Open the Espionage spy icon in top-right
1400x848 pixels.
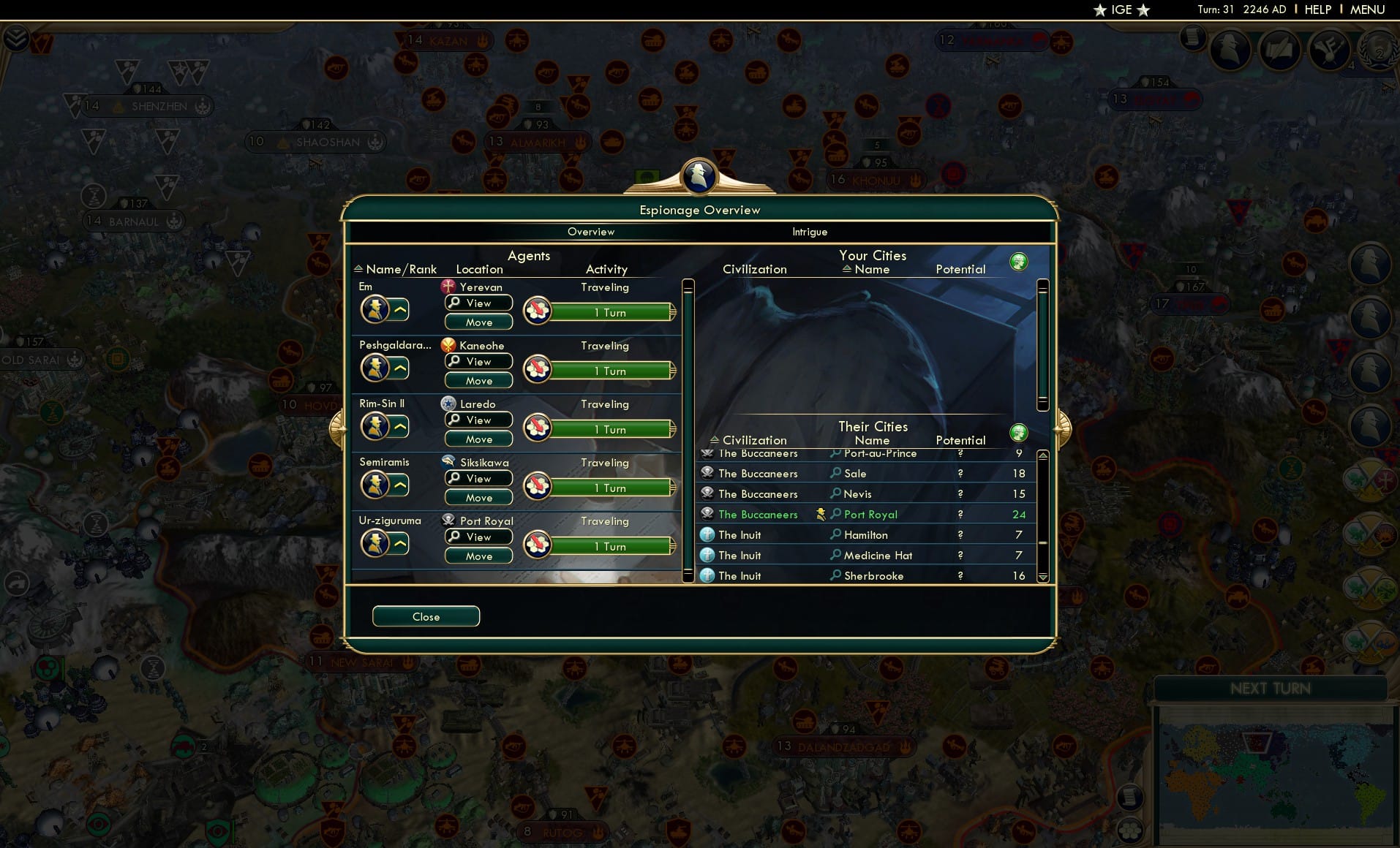click(1230, 49)
